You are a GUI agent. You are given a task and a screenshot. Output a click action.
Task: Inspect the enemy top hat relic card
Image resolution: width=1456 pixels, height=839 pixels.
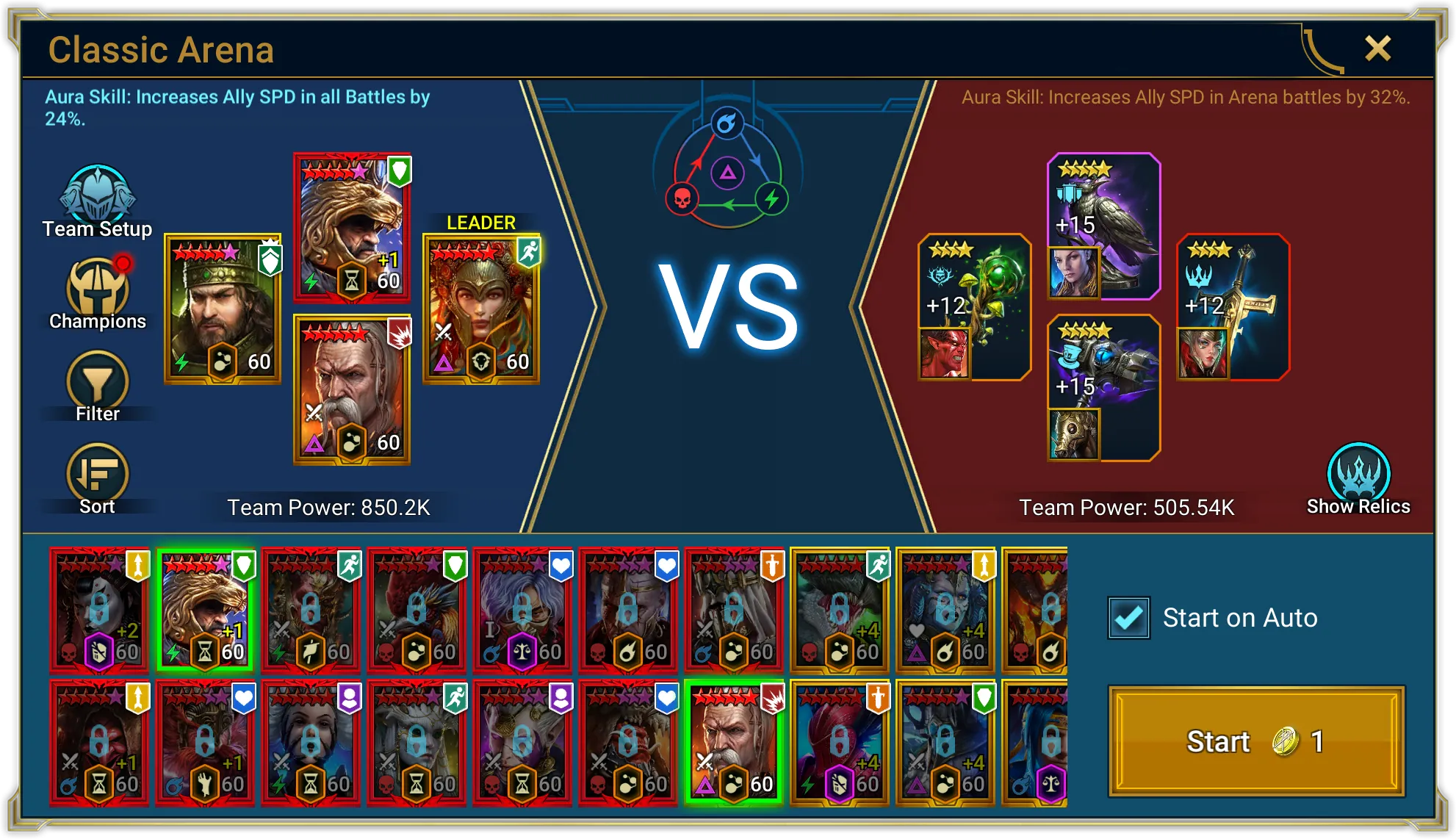[x=1103, y=388]
